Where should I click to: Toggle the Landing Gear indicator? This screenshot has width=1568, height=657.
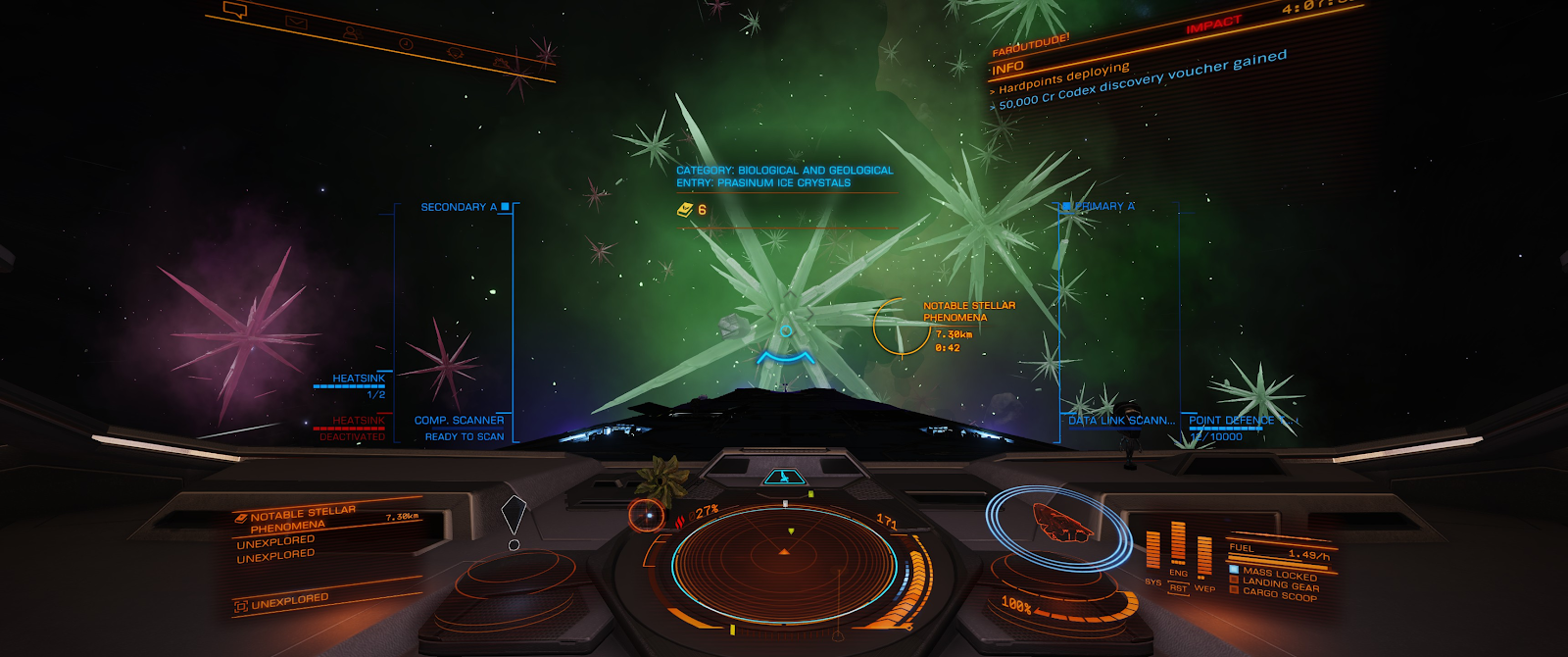coord(1280,583)
